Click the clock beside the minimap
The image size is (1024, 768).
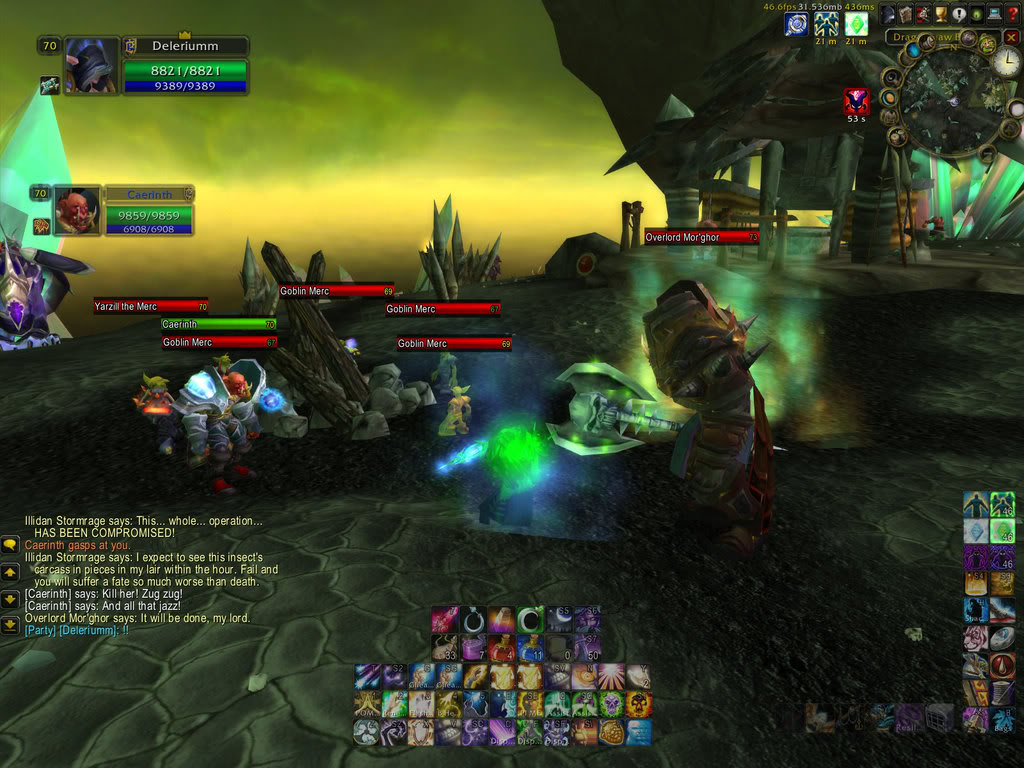point(1005,62)
